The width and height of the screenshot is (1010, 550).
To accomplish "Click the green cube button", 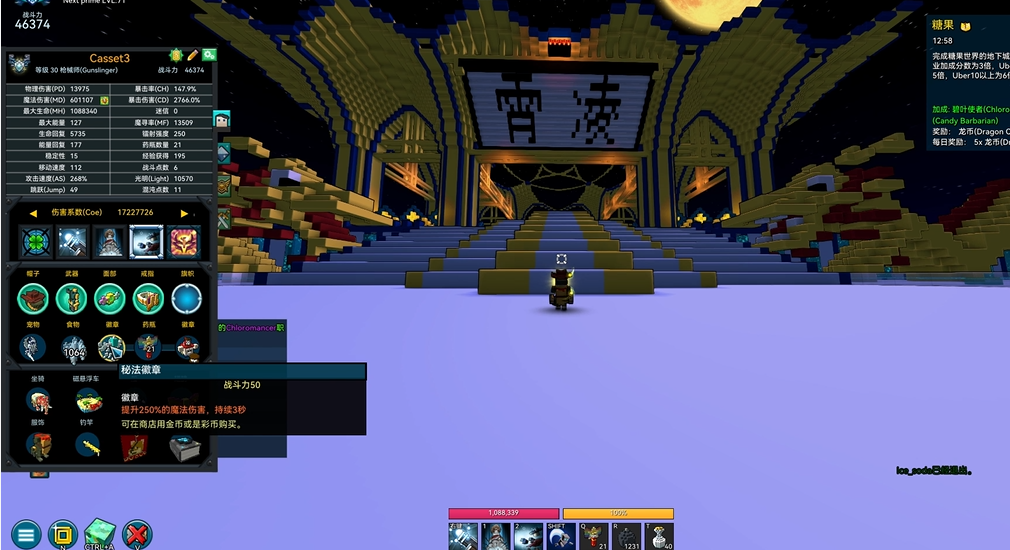I will click(x=100, y=532).
